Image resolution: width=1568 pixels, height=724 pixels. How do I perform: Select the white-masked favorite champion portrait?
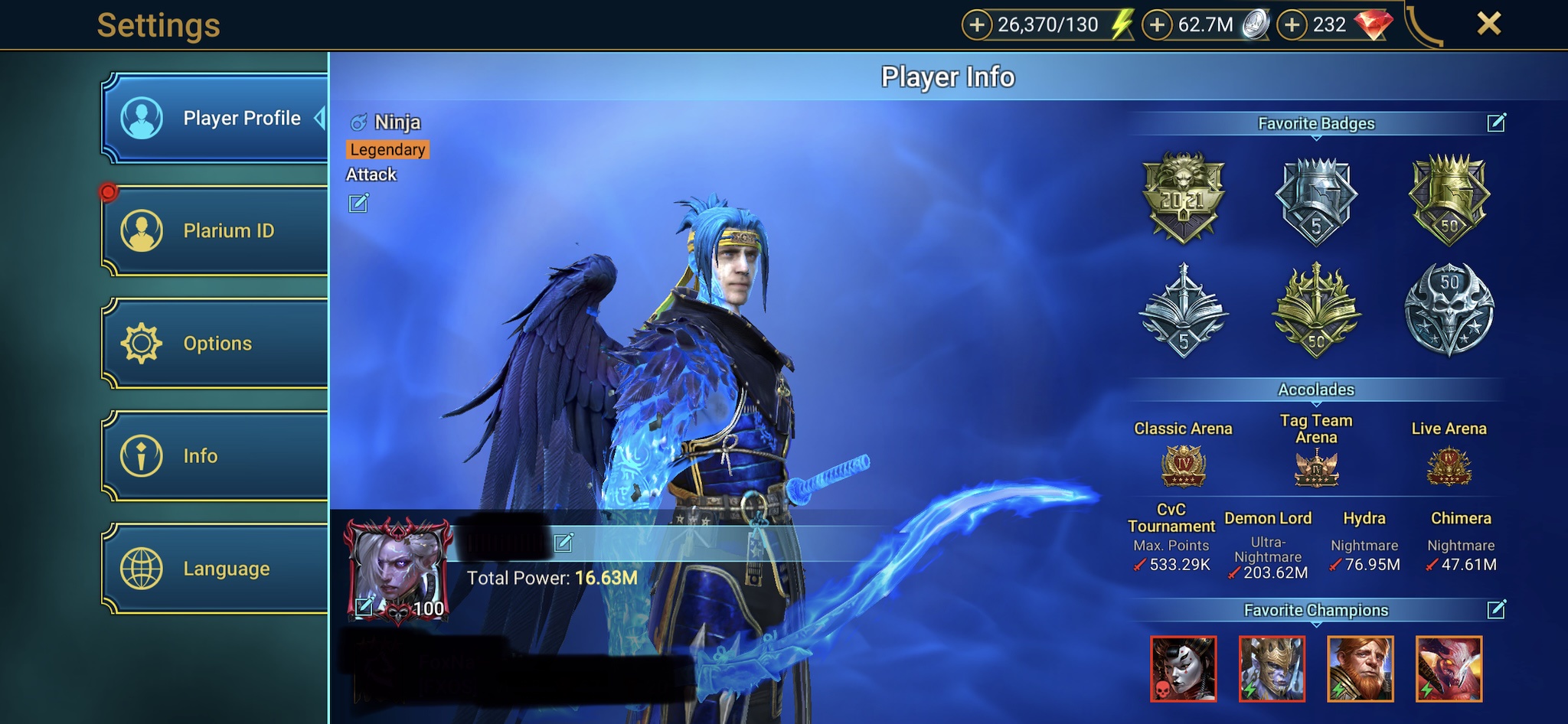point(1183,669)
